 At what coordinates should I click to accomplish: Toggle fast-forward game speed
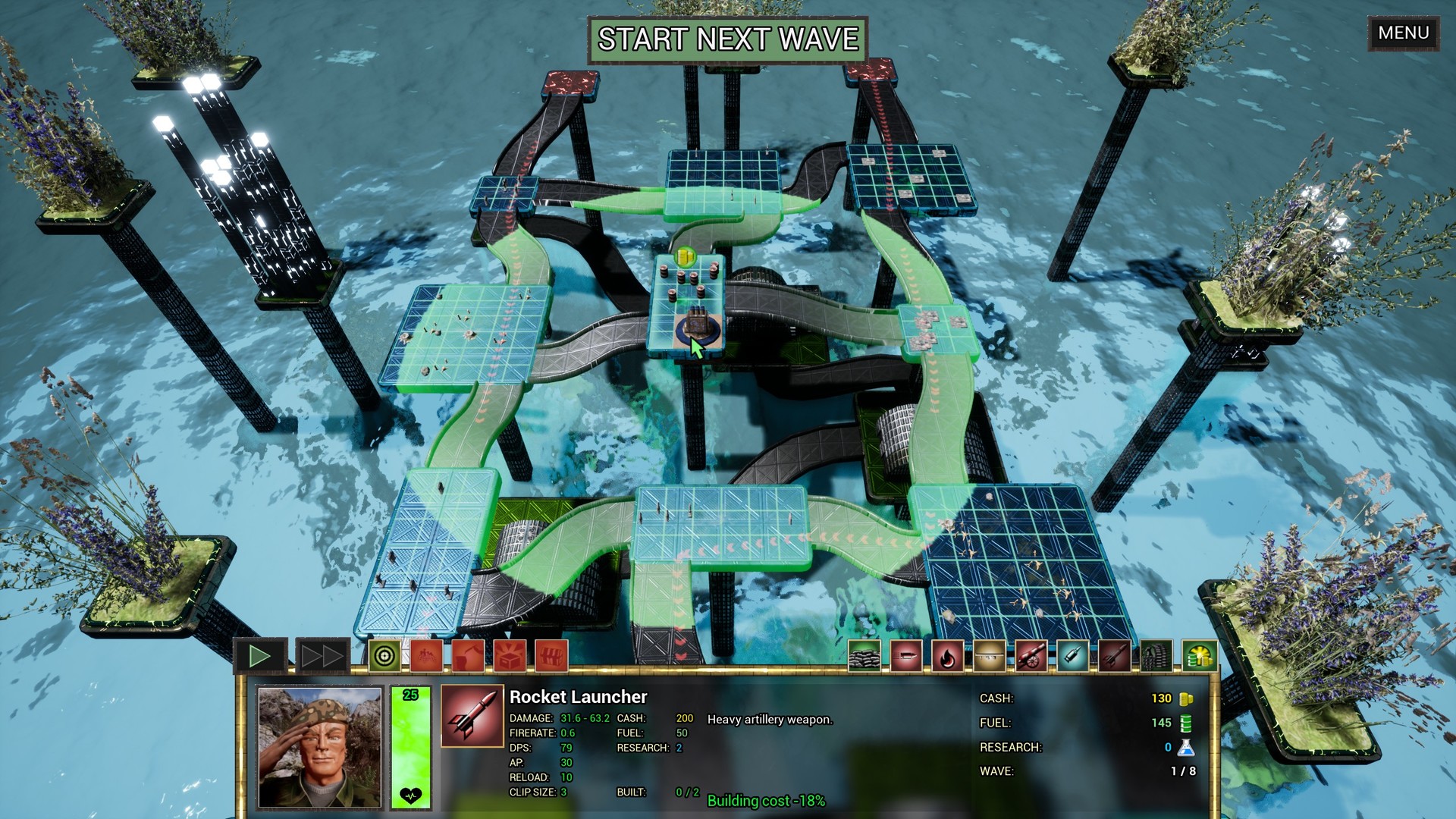pos(321,654)
